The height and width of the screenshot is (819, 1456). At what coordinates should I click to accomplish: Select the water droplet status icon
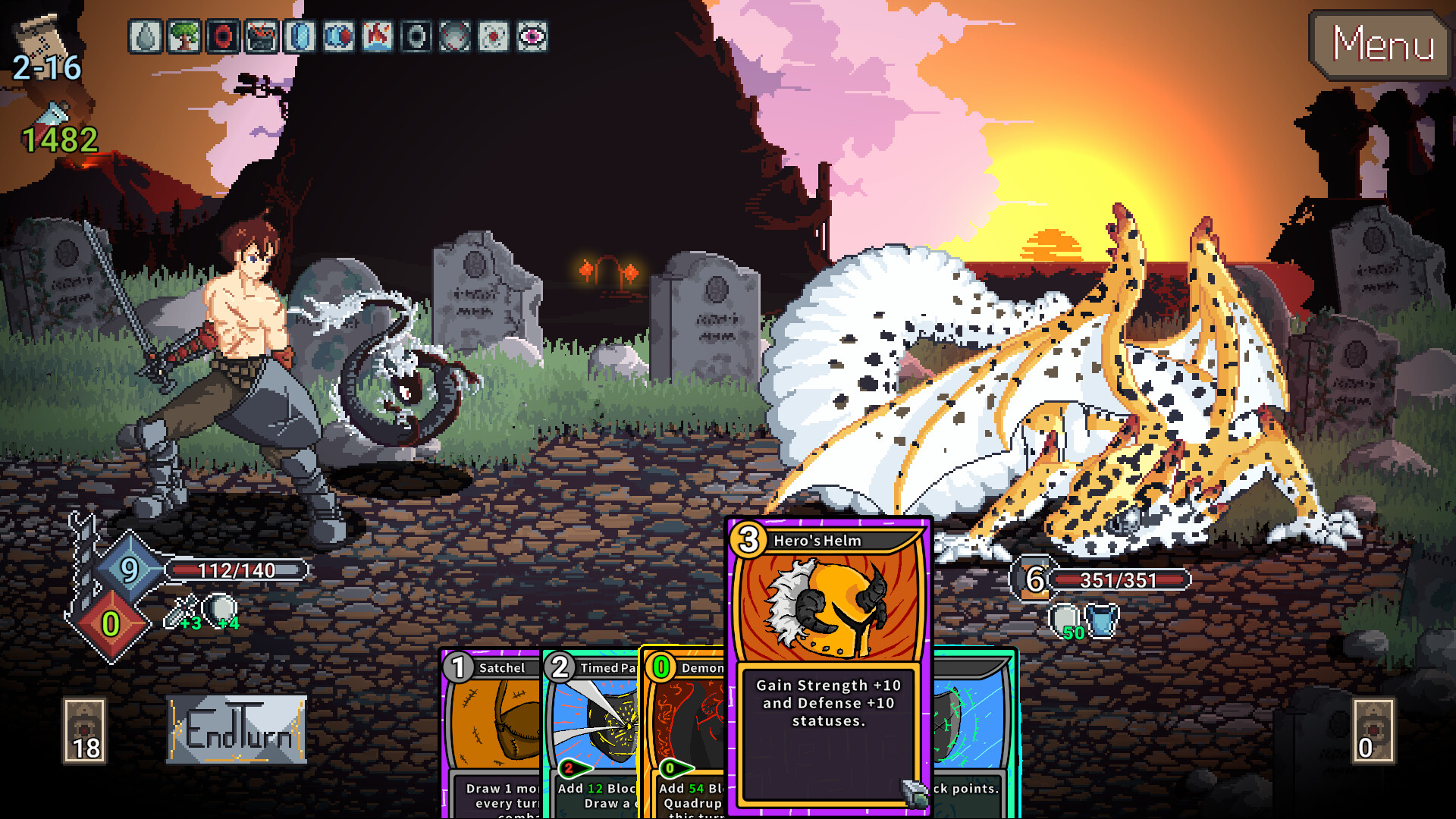click(x=145, y=36)
